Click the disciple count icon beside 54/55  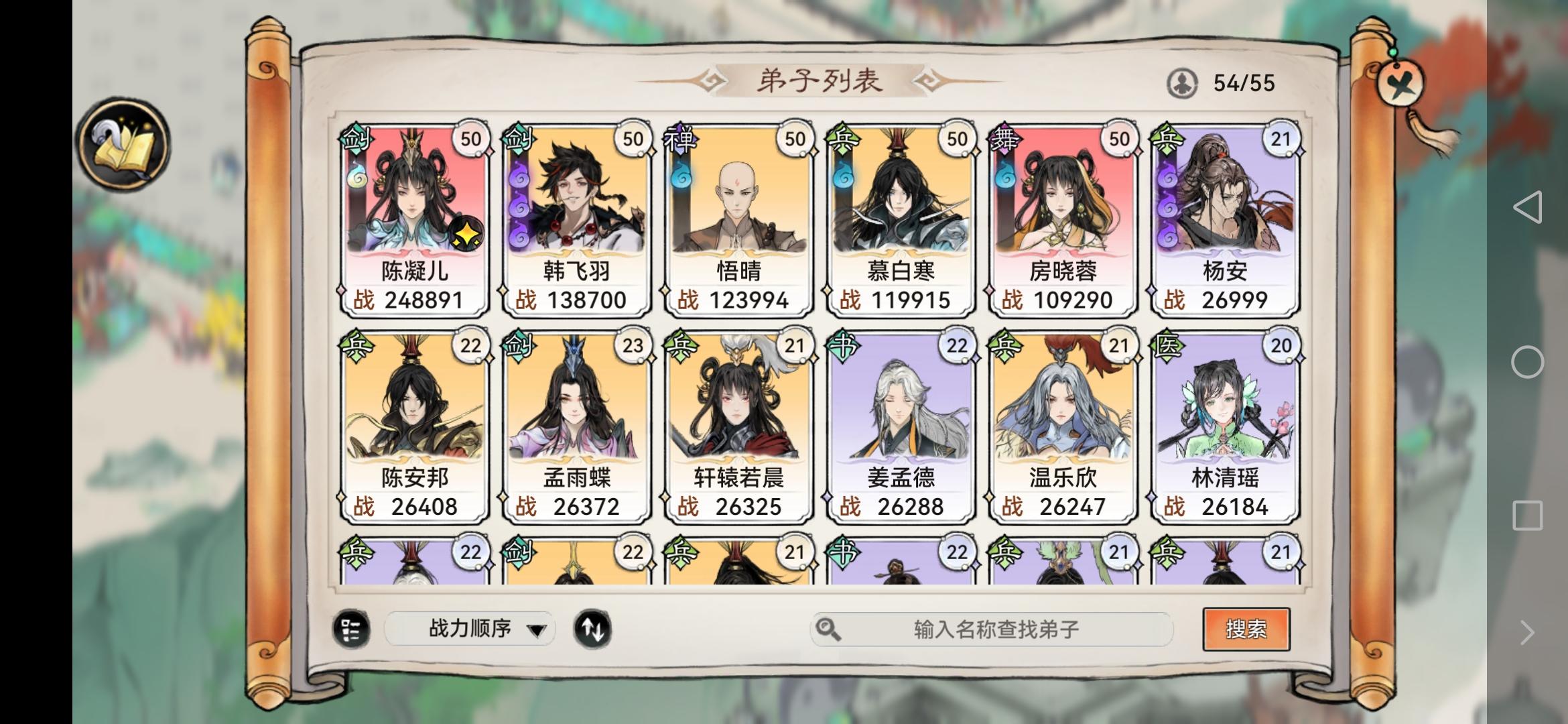click(x=1183, y=82)
